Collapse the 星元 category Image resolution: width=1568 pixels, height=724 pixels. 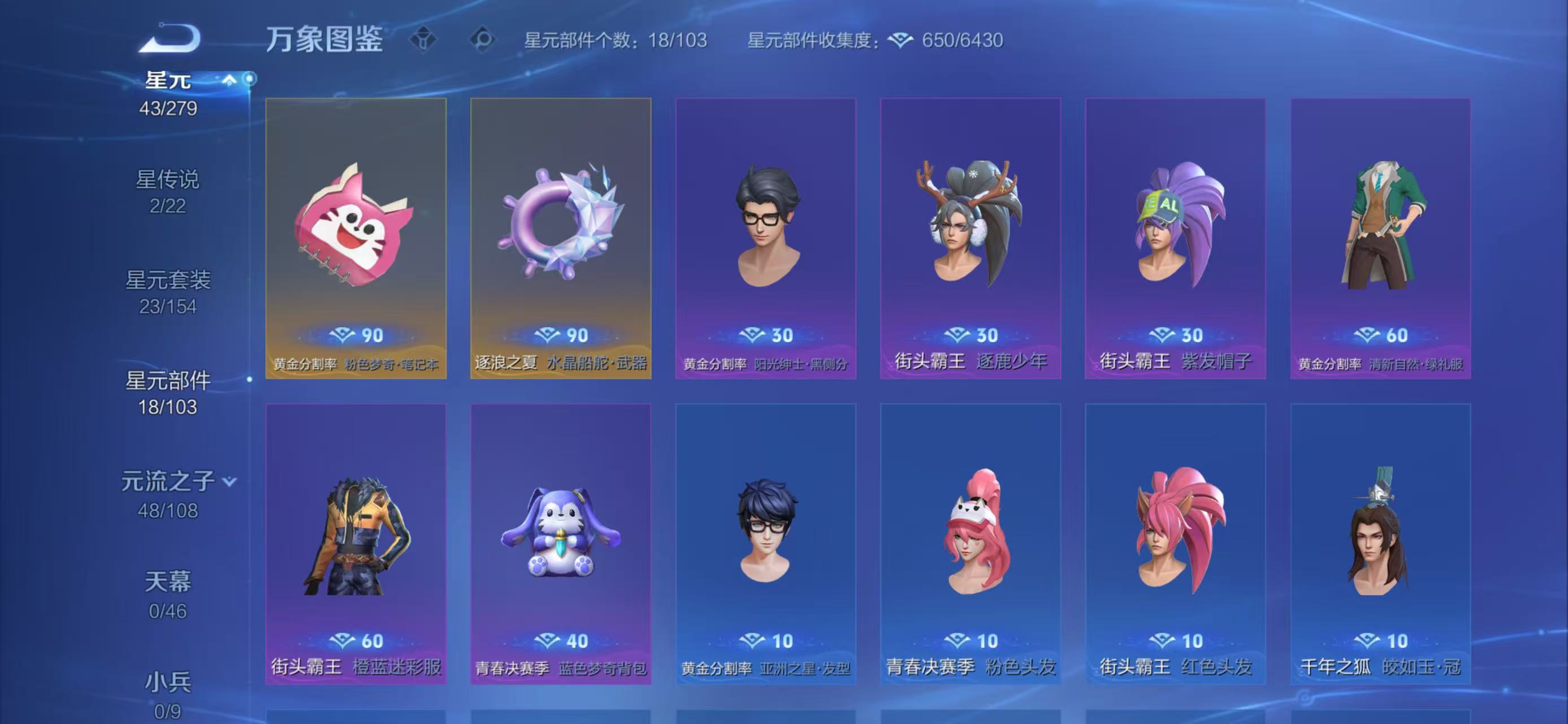(229, 80)
